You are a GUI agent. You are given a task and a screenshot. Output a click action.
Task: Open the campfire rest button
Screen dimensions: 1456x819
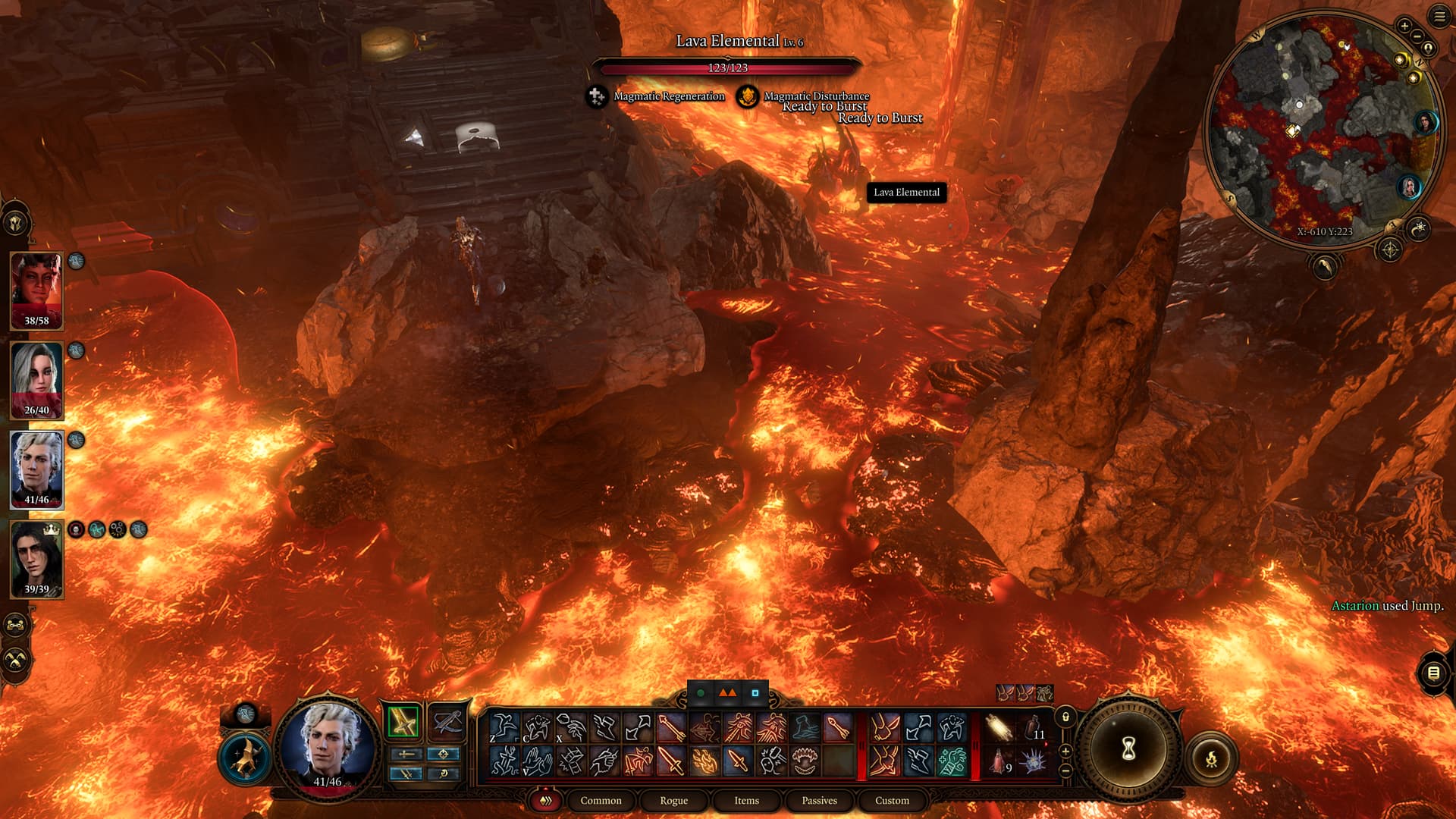[1211, 758]
